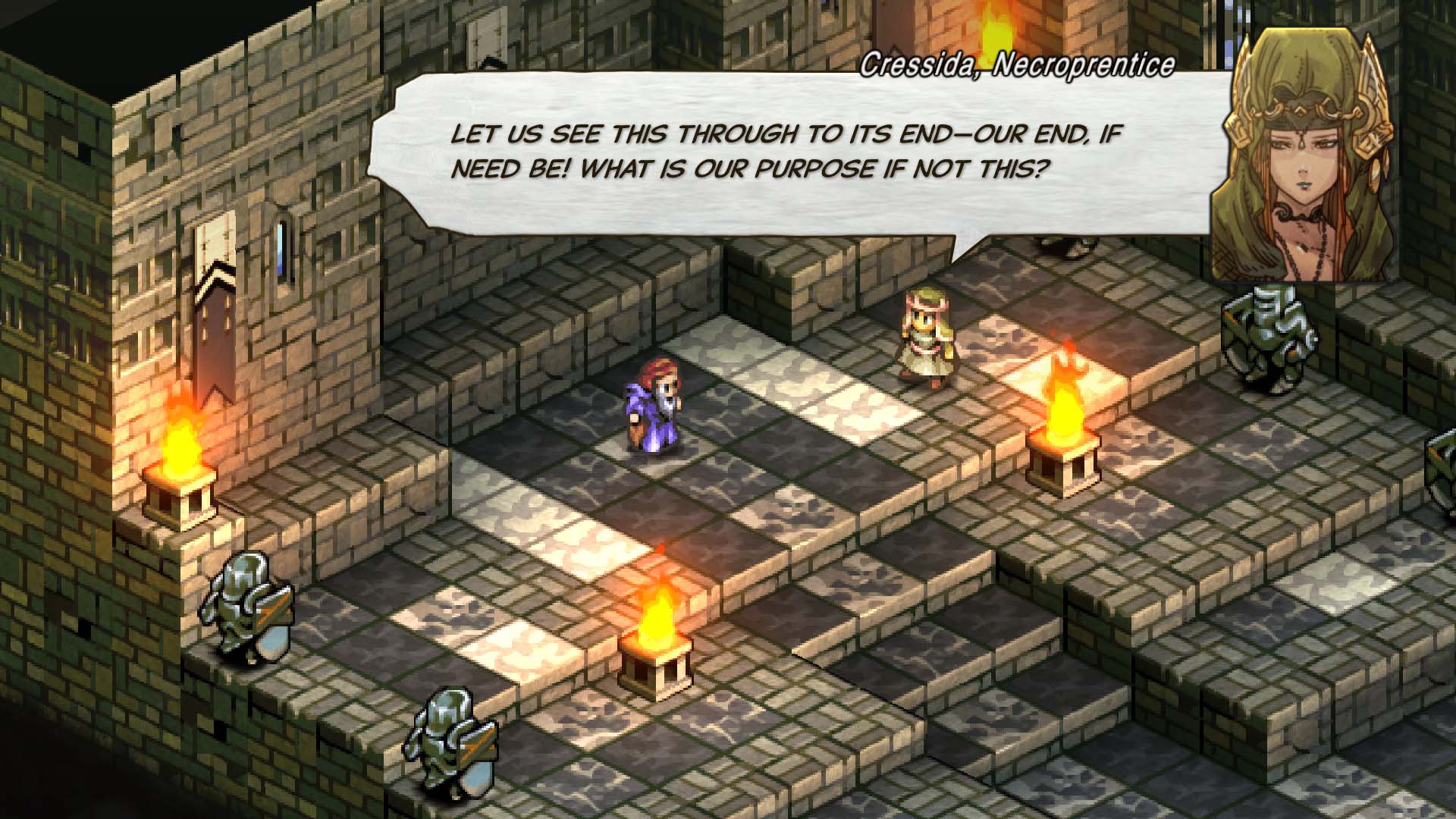Click the dialogue text box
1456x819 pixels.
(x=789, y=152)
